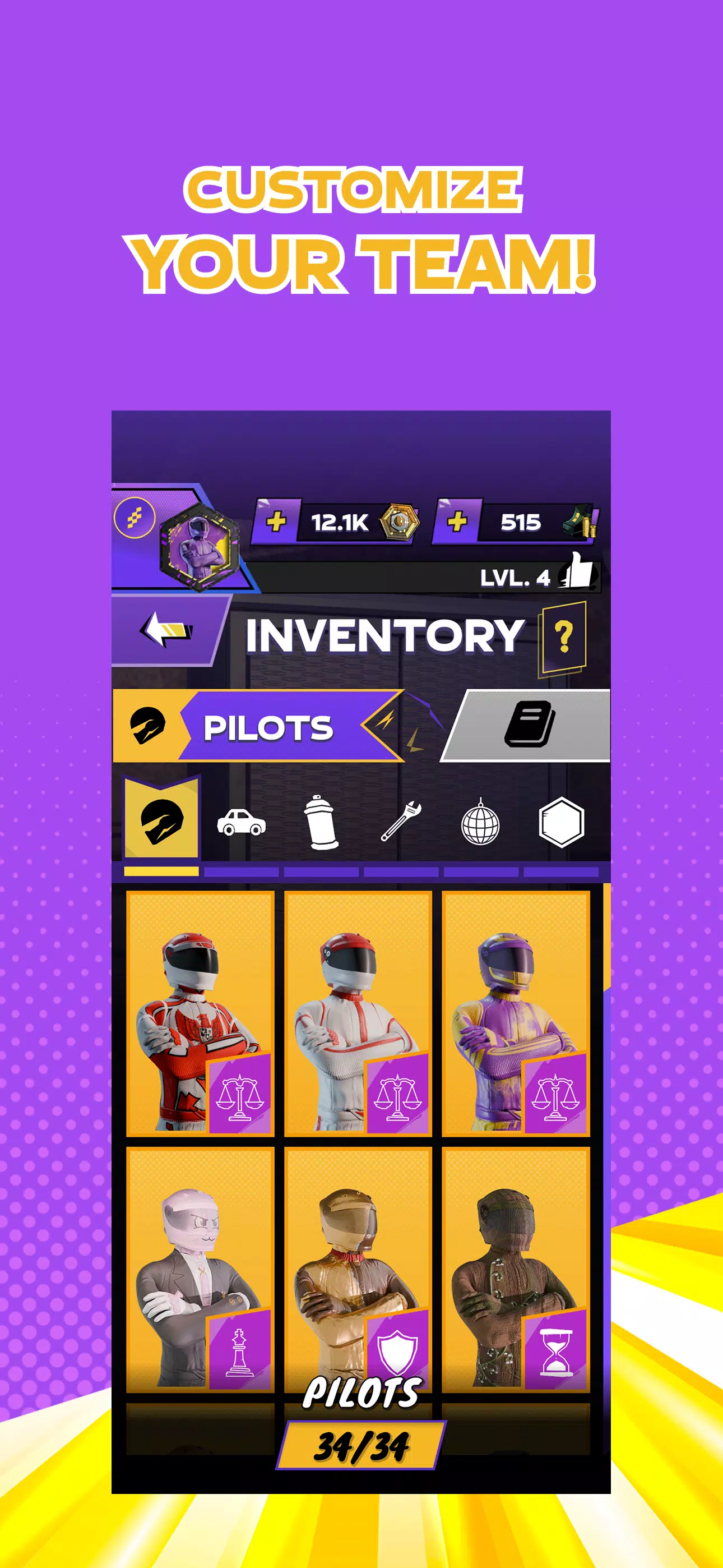Tap the yellow progress segment below helmet tab
The height and width of the screenshot is (1568, 723).
[x=162, y=870]
